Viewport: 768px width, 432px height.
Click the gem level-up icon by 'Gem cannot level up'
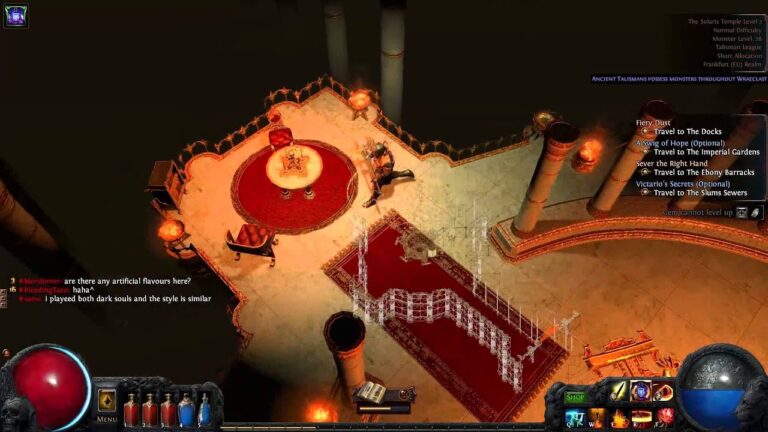(742, 213)
